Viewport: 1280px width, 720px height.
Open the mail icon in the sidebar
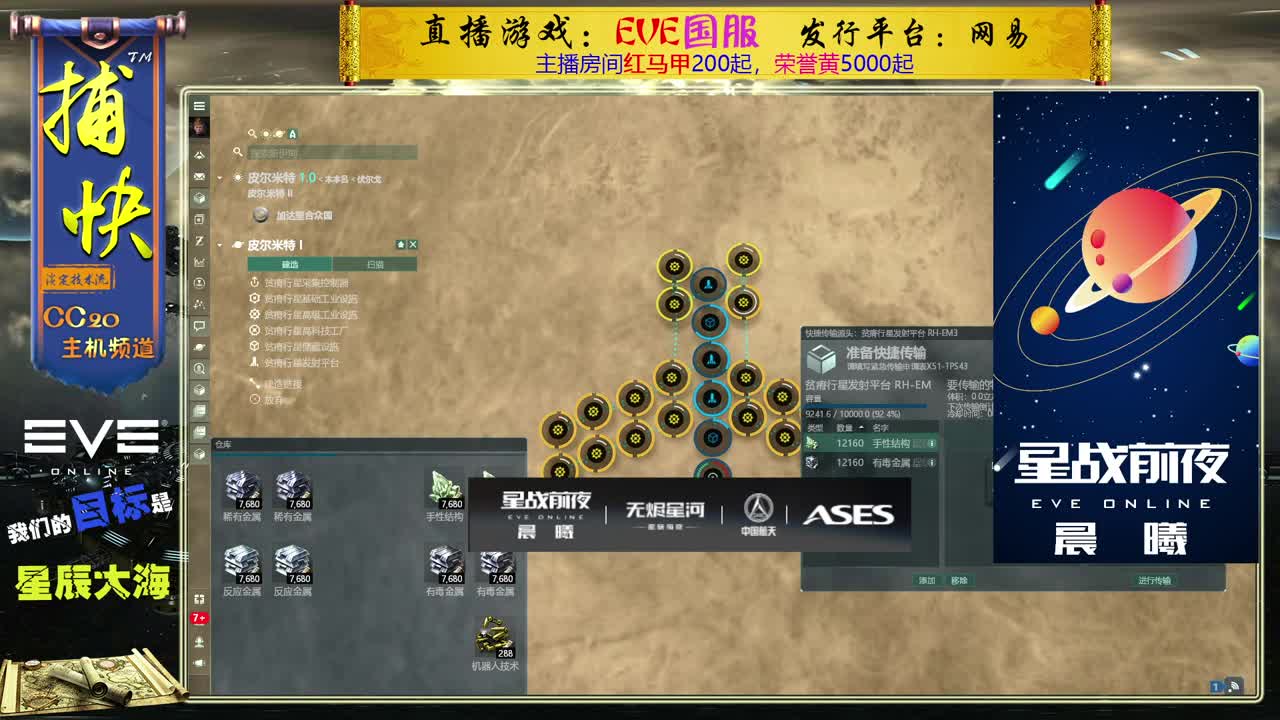199,176
